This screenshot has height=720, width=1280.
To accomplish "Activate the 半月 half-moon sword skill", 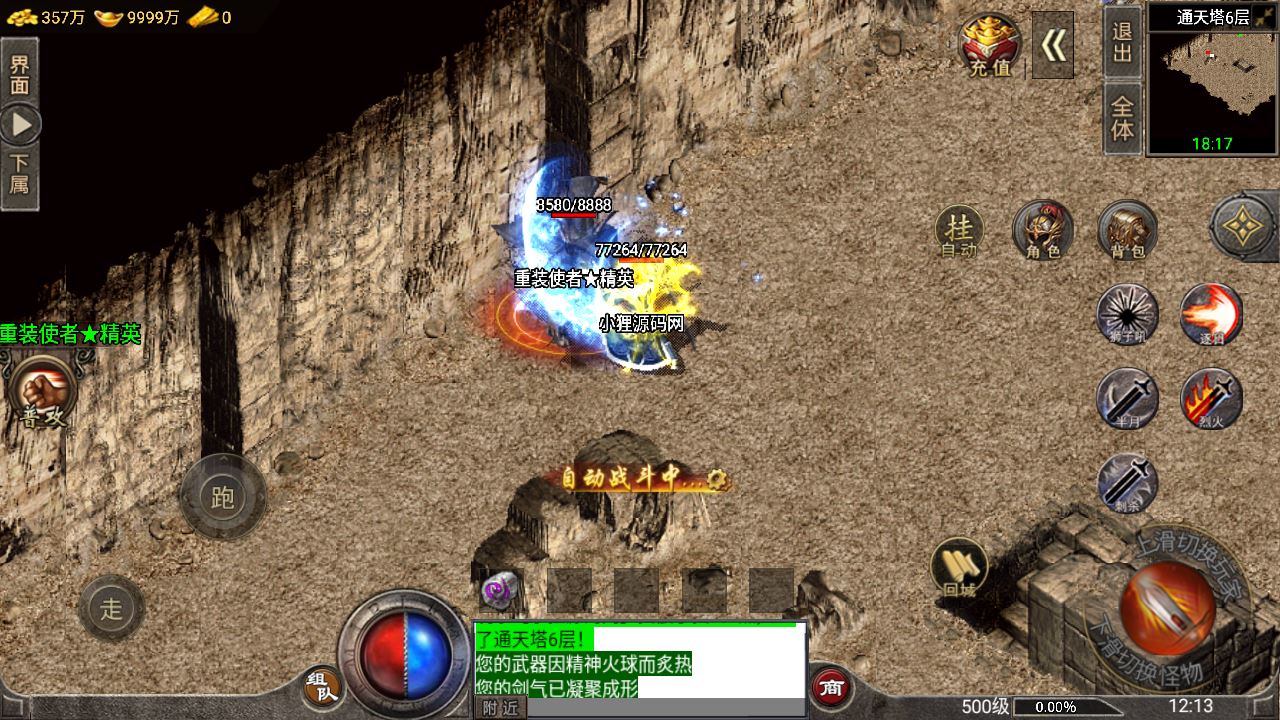I will [x=1127, y=399].
